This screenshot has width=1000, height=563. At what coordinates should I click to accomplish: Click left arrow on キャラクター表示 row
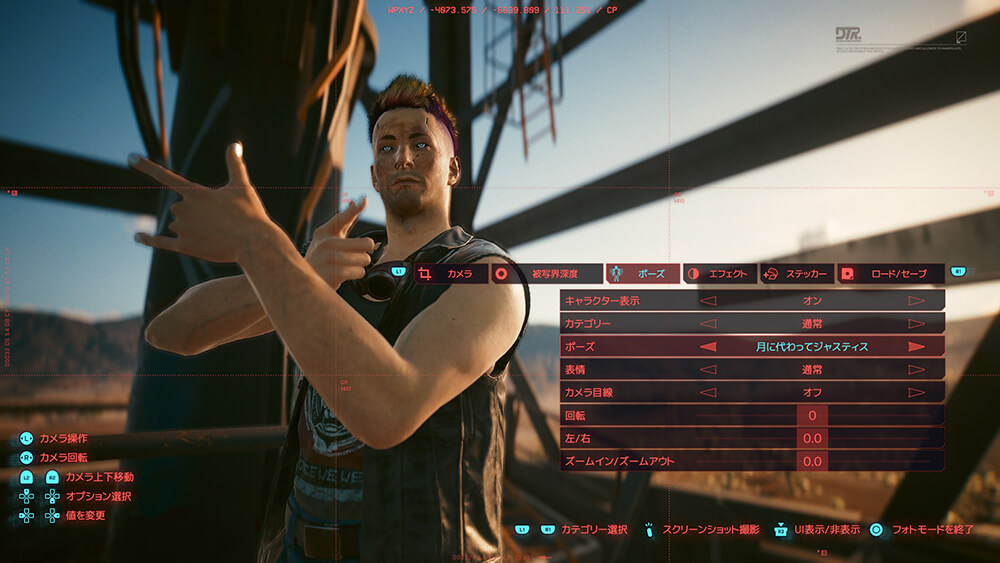coord(708,300)
